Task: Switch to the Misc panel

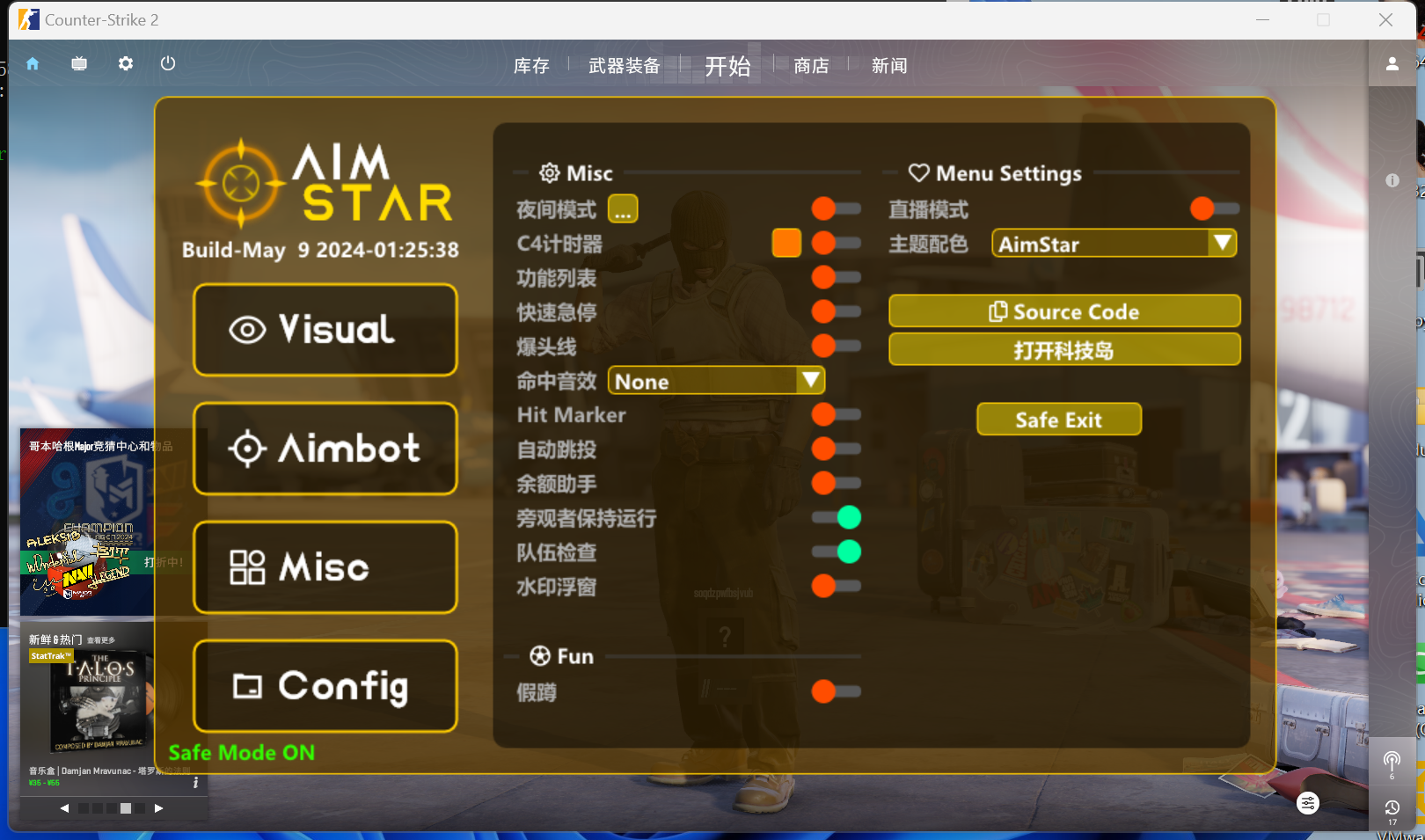Action: point(325,567)
